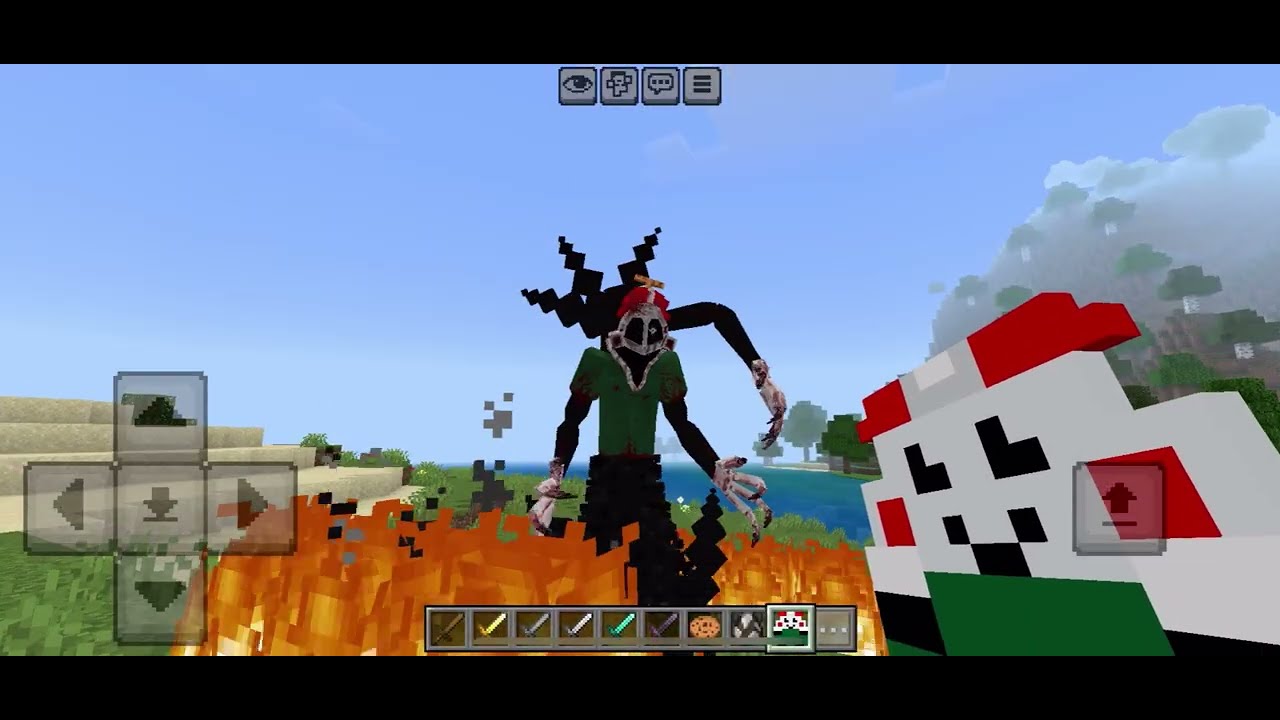Open chat using the speech bubble icon
1280x720 pixels.
click(661, 86)
